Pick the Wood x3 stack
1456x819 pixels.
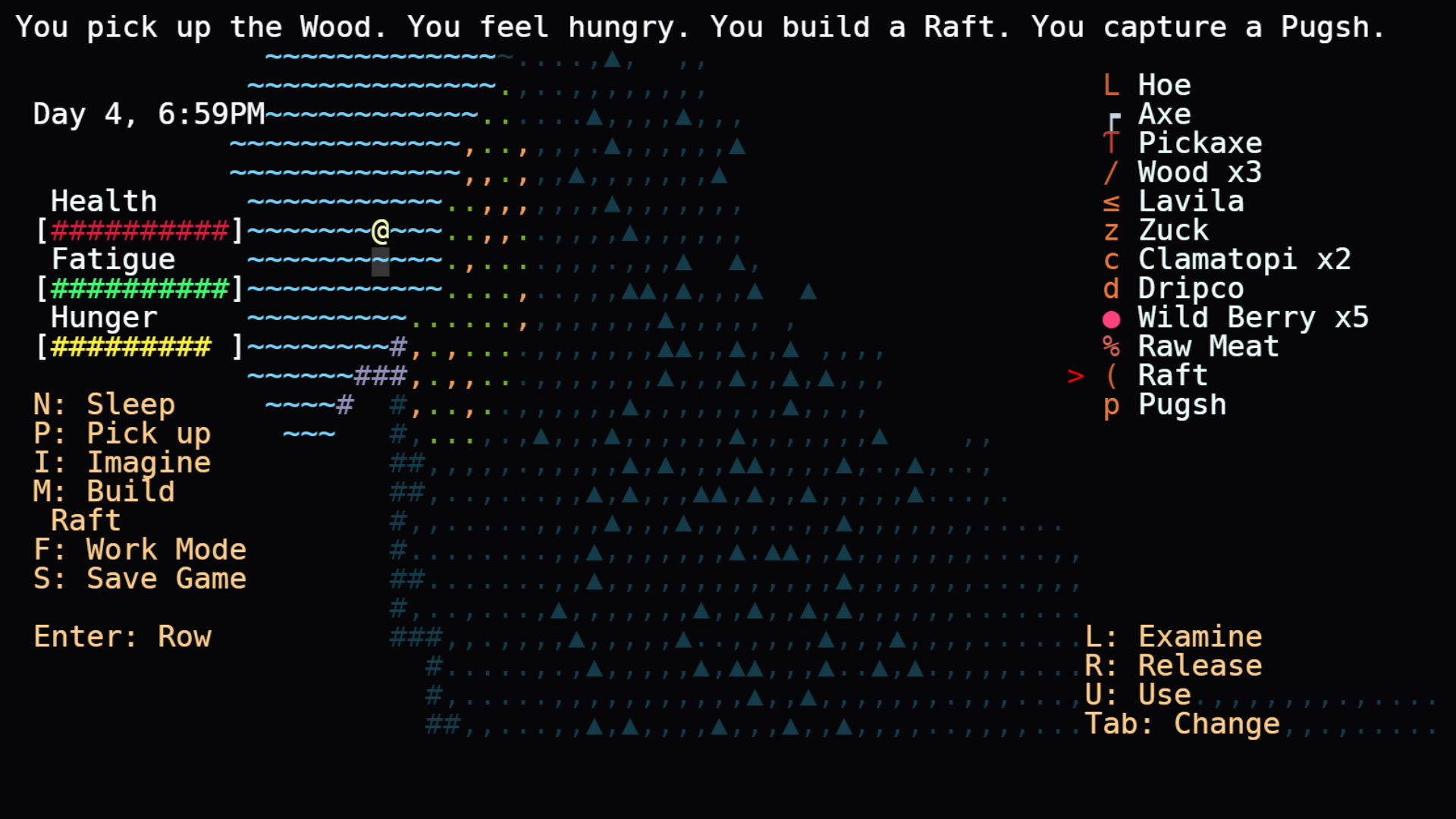pyautogui.click(x=1200, y=172)
